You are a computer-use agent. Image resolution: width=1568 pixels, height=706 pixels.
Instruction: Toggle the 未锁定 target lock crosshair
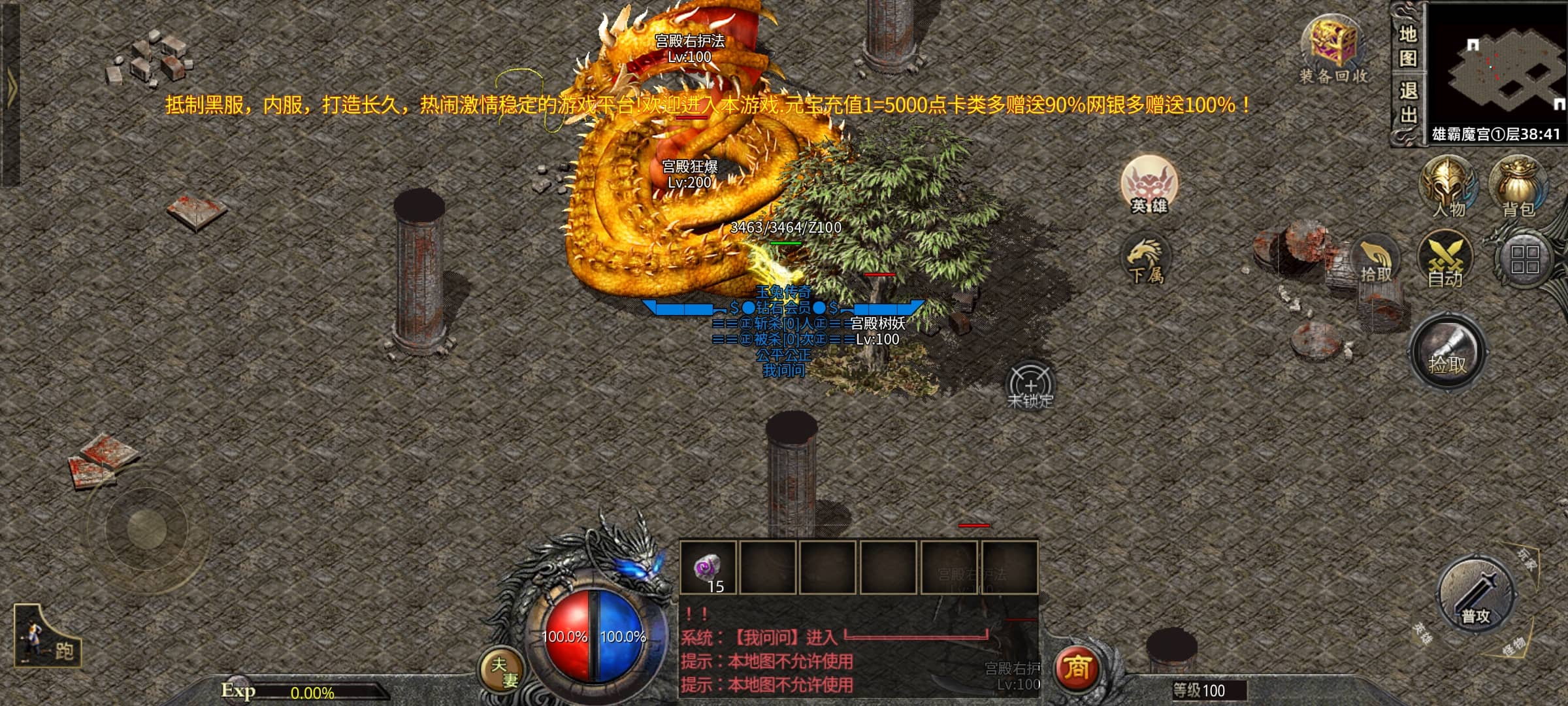click(x=1030, y=386)
